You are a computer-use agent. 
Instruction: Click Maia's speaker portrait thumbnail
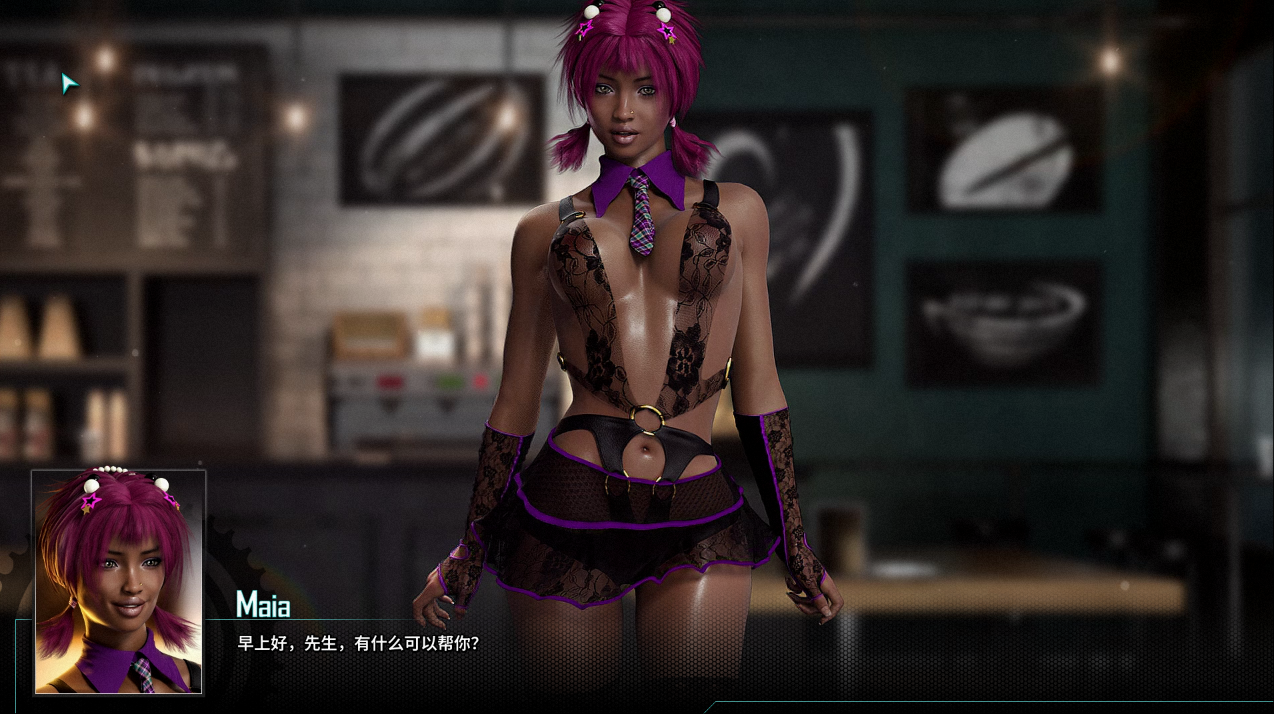pyautogui.click(x=118, y=581)
